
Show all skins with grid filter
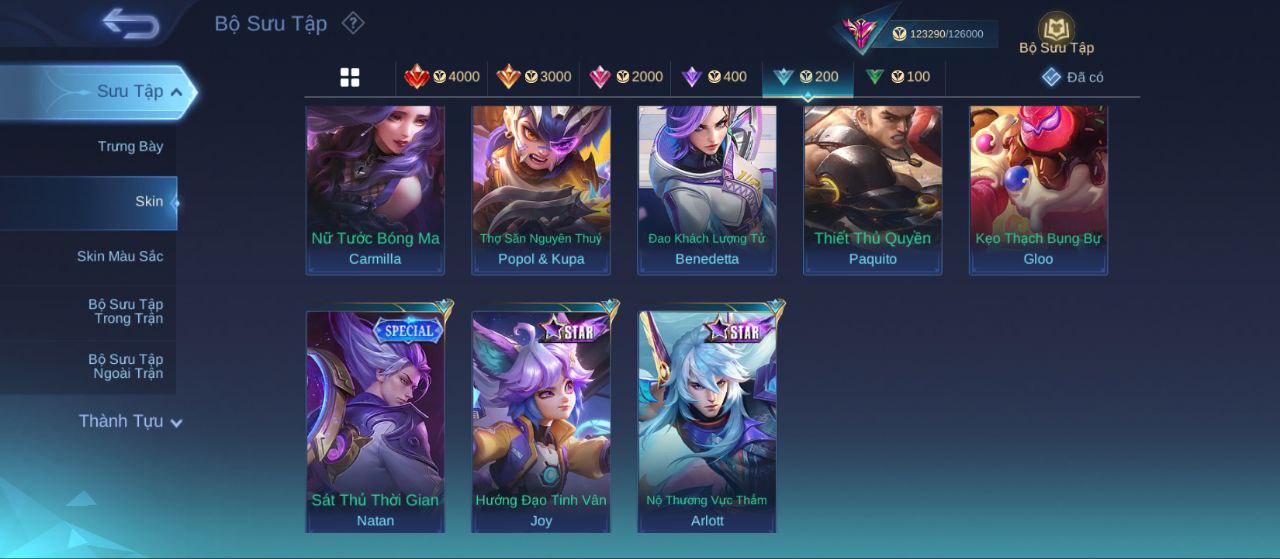[x=350, y=77]
